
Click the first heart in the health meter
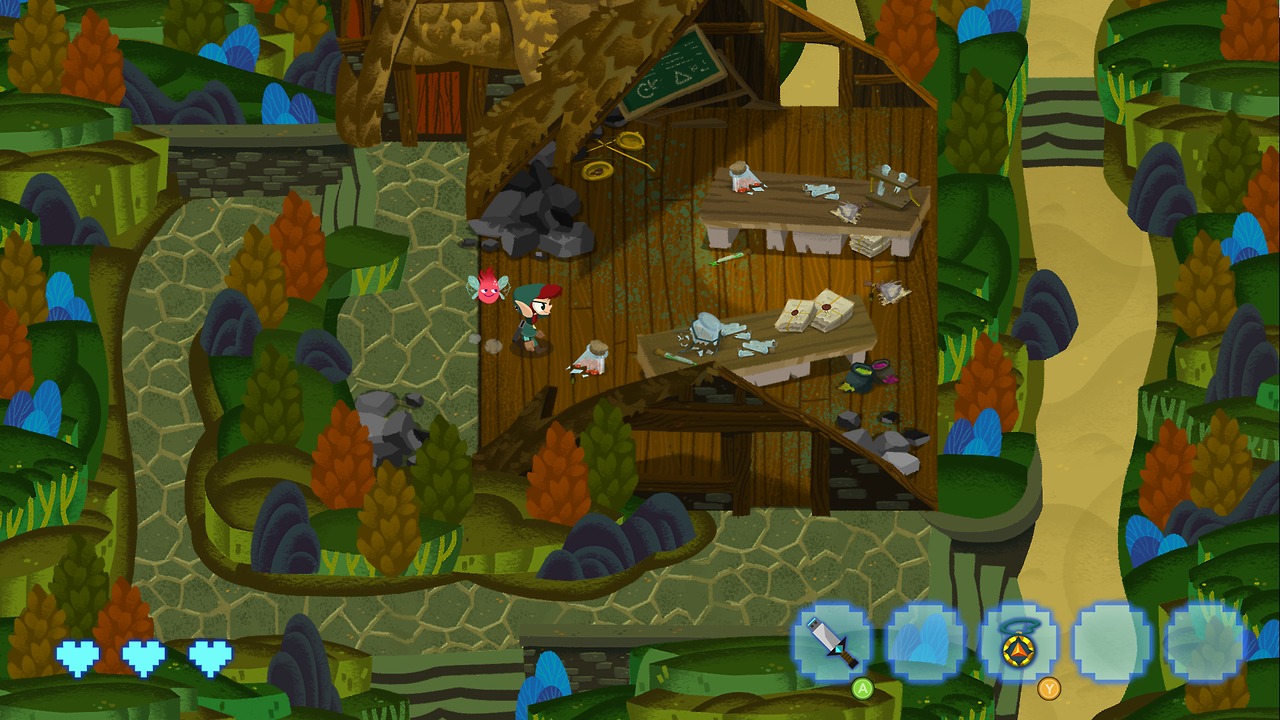(77, 656)
